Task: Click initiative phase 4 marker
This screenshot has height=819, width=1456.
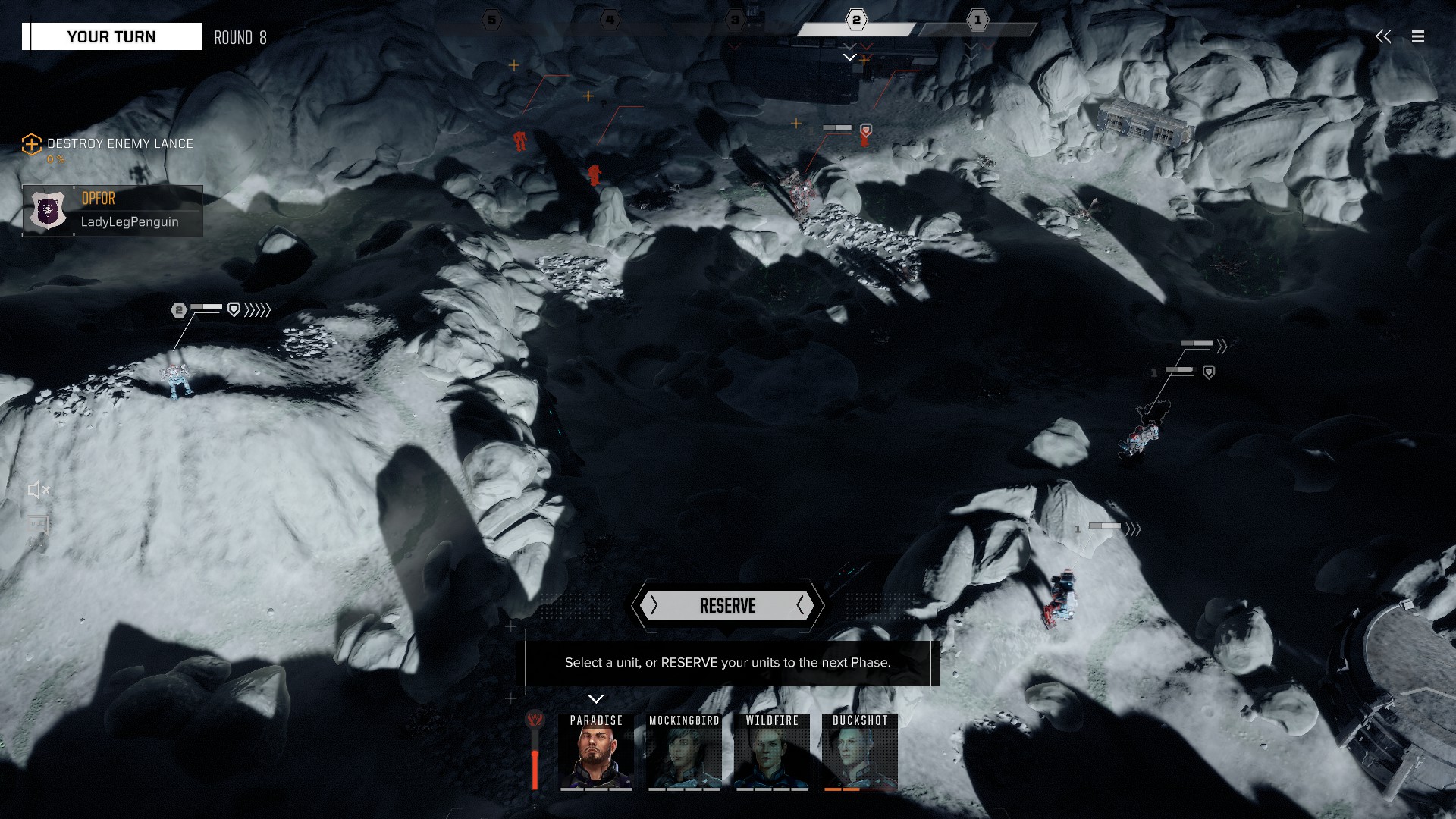Action: pyautogui.click(x=610, y=20)
